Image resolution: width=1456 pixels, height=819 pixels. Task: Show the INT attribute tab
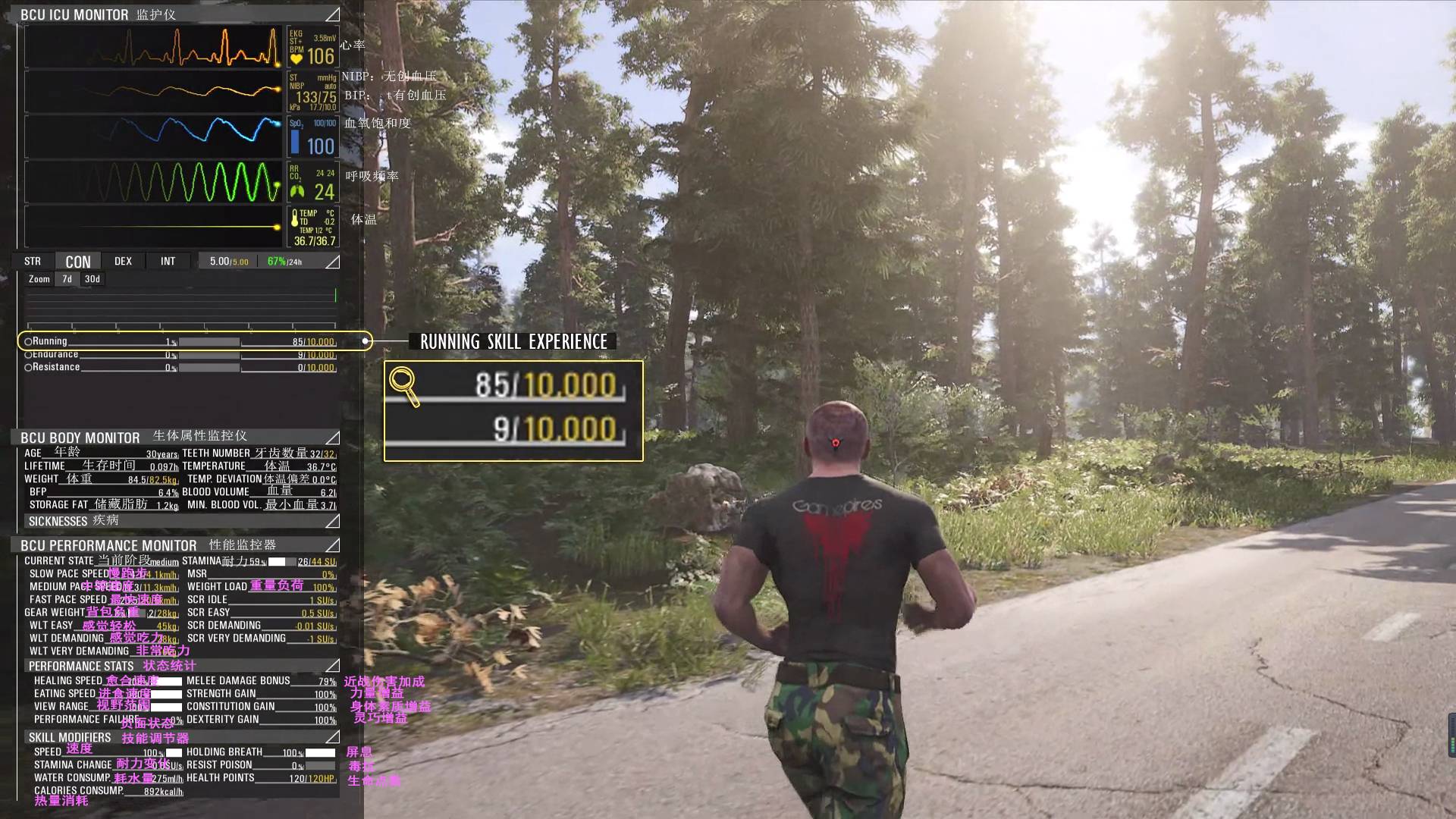168,262
